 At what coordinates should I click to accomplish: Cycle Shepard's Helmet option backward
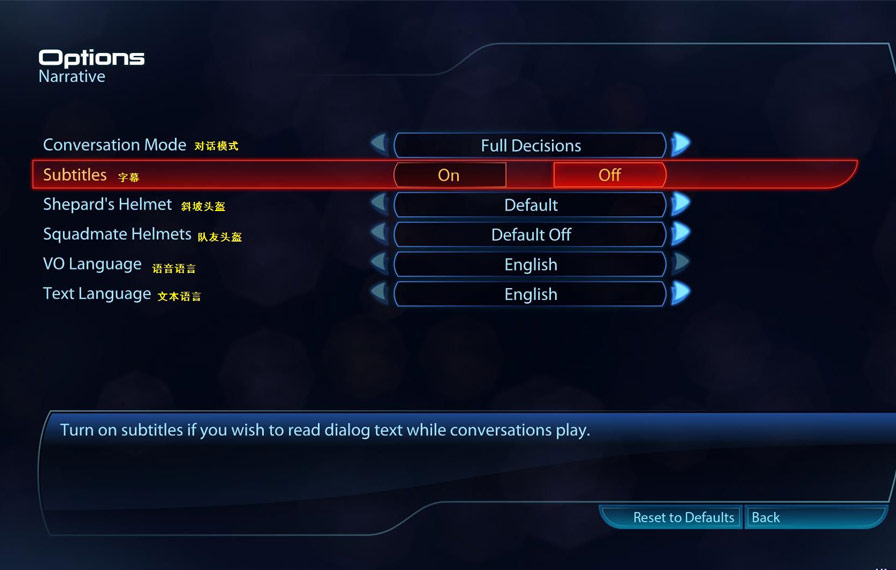coord(379,204)
